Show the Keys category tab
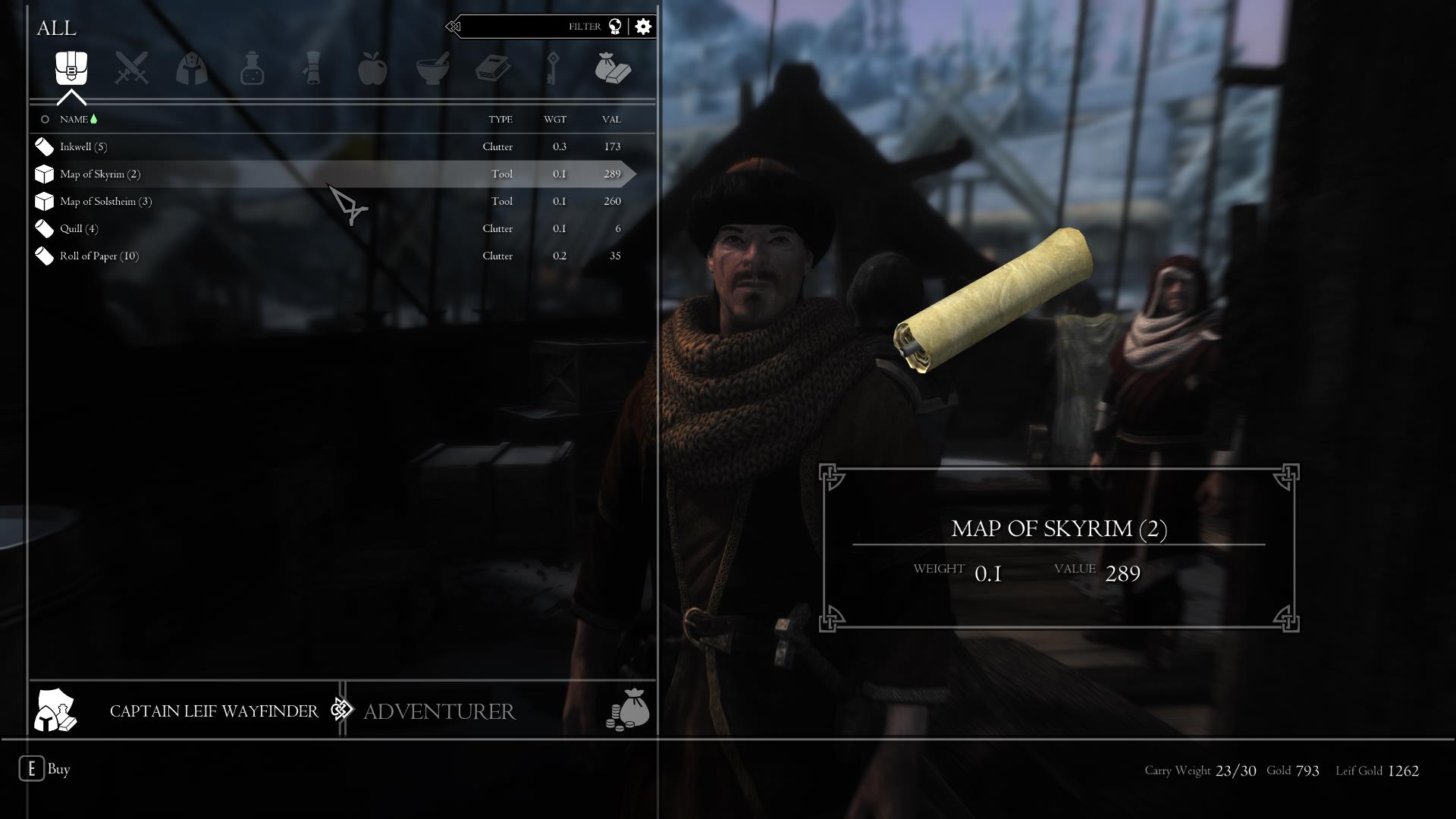The image size is (1456, 819). click(553, 69)
